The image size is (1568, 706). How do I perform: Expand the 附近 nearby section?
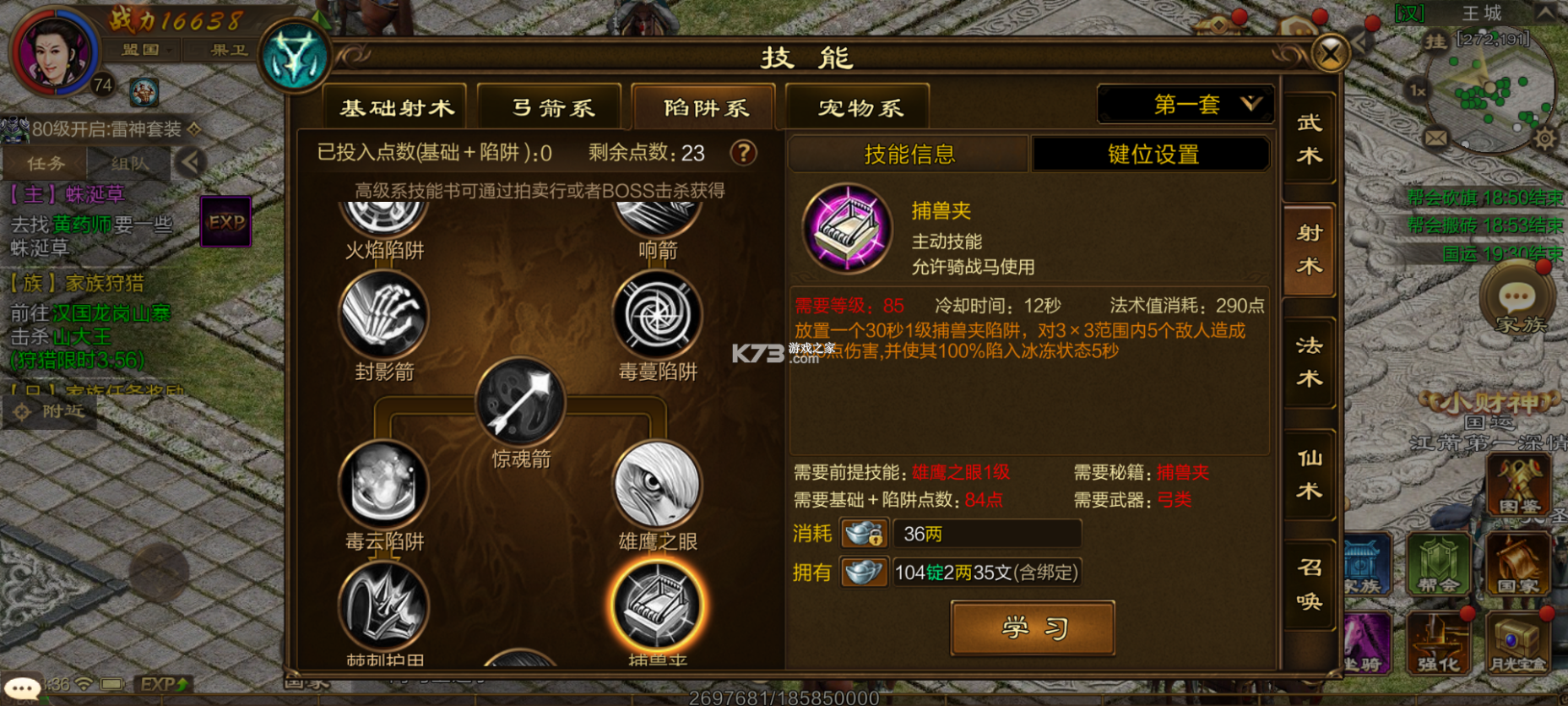51,411
